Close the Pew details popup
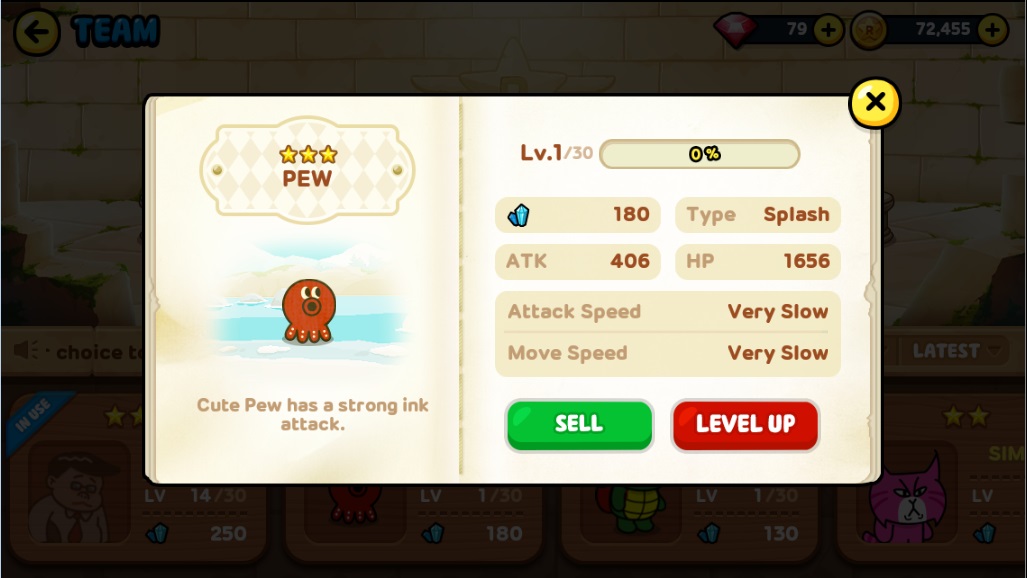 click(x=875, y=102)
